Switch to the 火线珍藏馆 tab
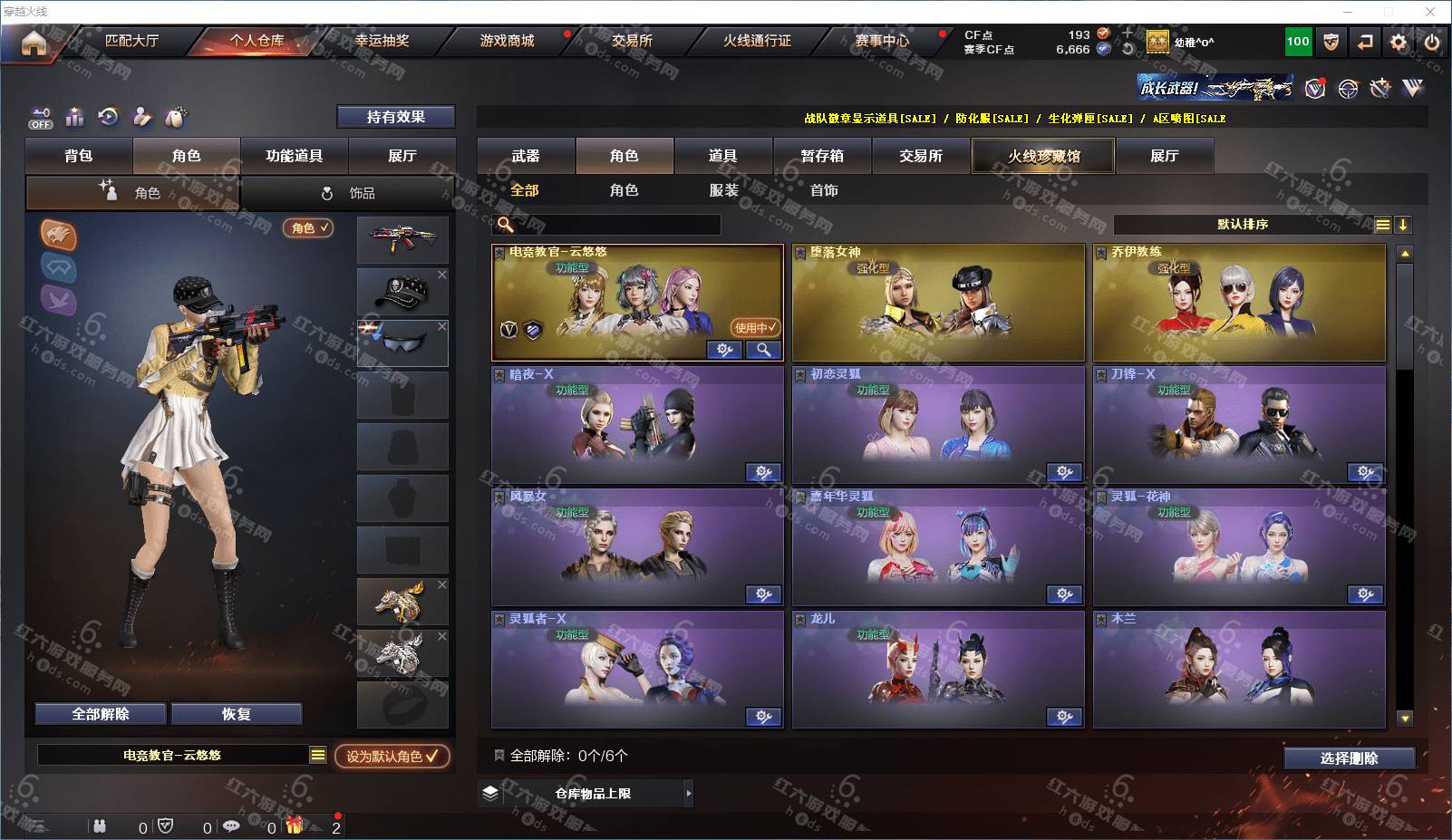The image size is (1452, 840). pos(1043,156)
